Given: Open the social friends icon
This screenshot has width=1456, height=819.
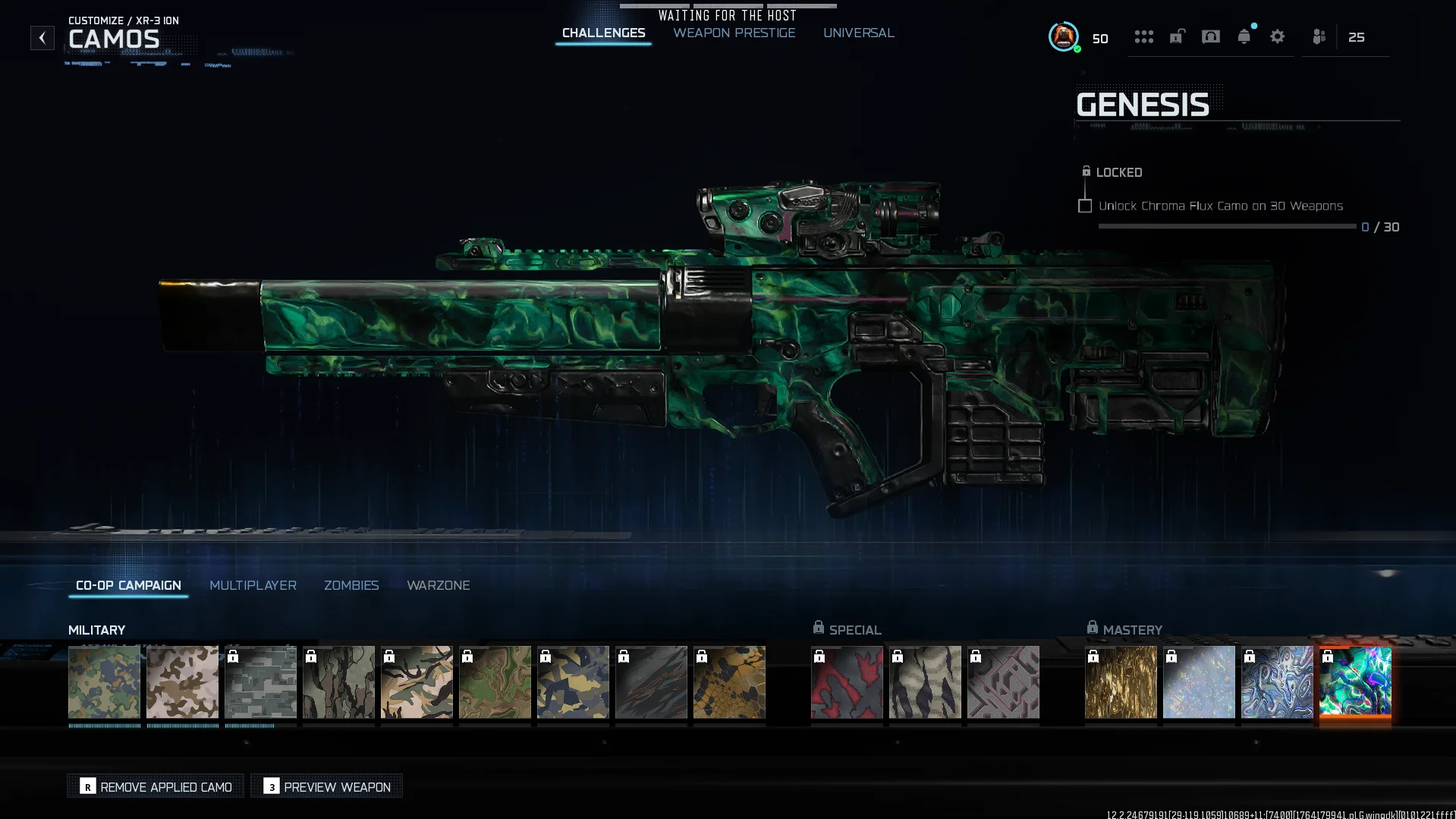Looking at the screenshot, I should click(1319, 36).
